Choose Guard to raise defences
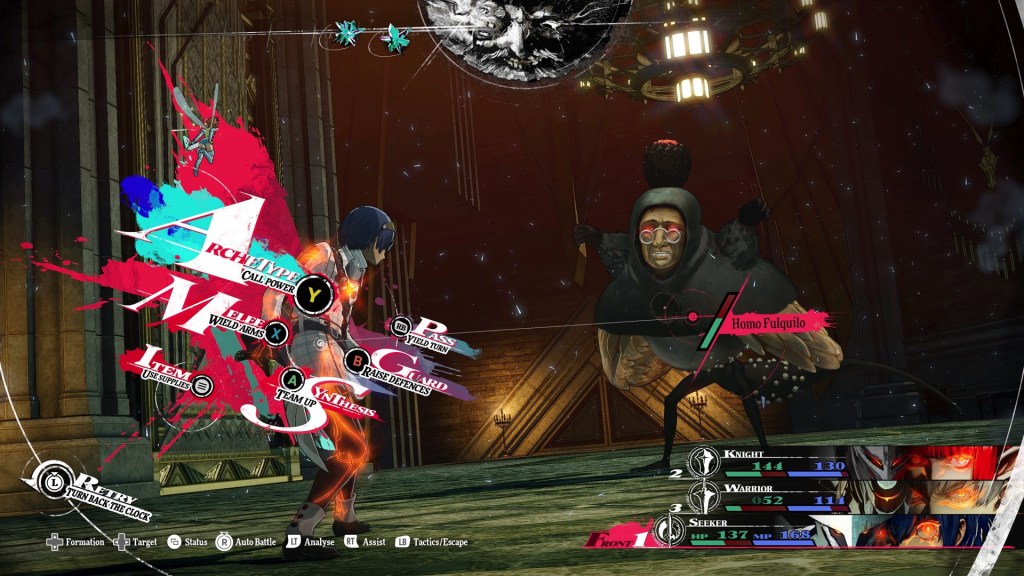1024x576 pixels. (357, 360)
